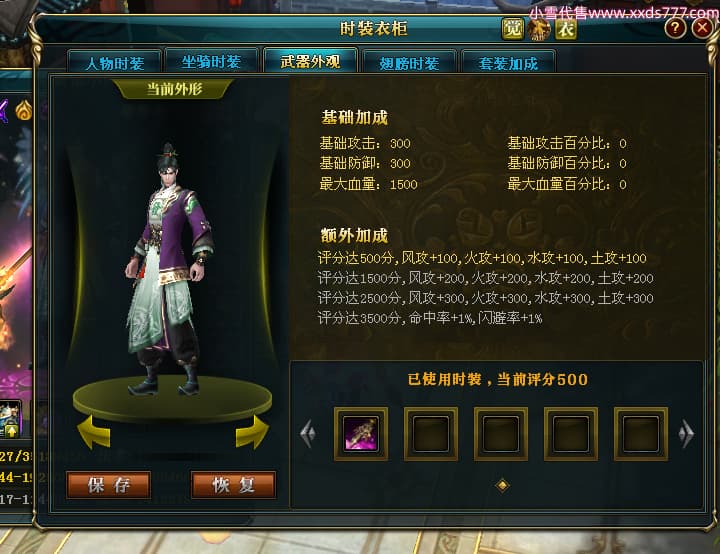
Task: Restore appearance with the 恢复 button
Action: 233,486
